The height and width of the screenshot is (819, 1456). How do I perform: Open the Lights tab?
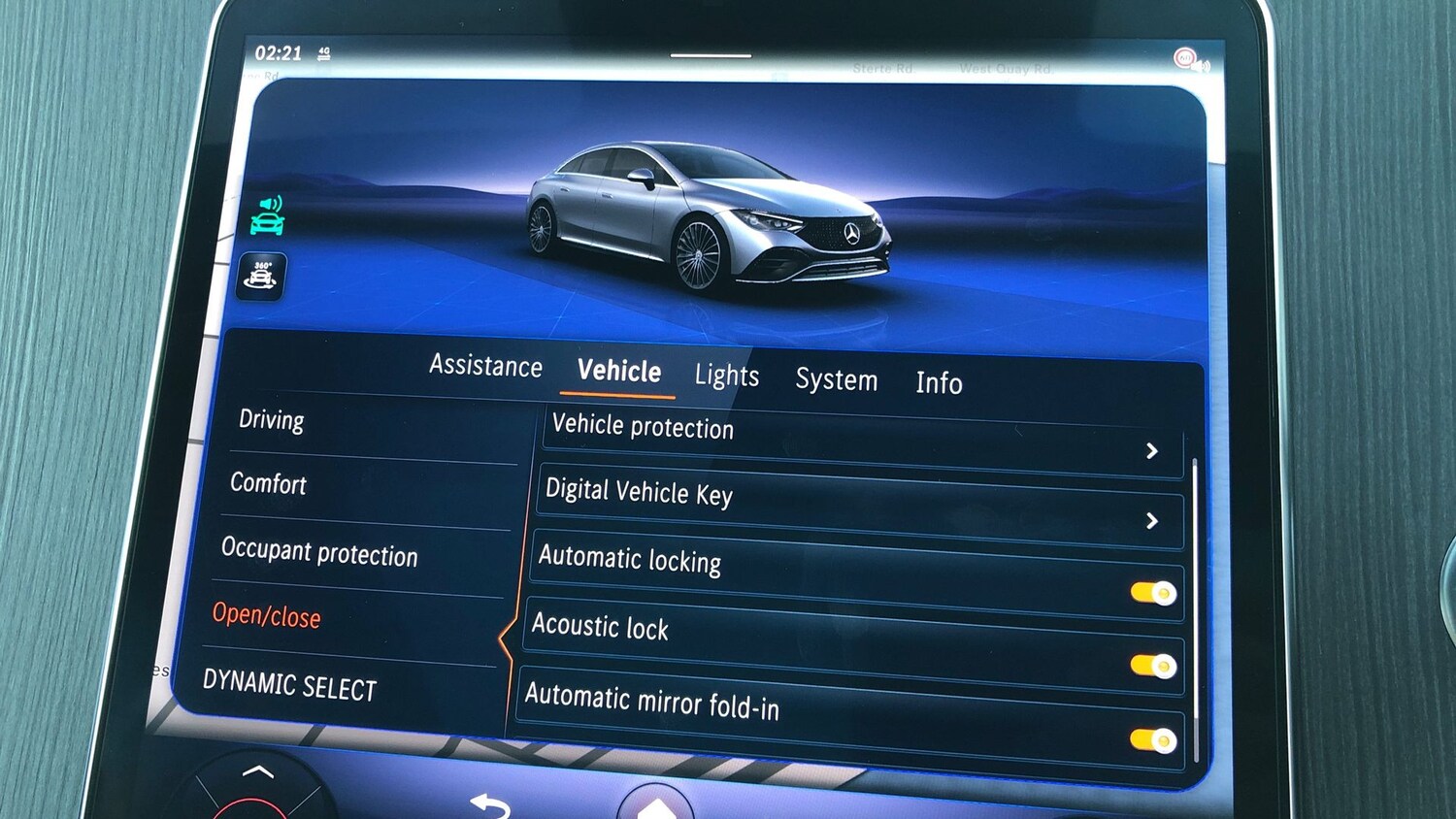(726, 376)
